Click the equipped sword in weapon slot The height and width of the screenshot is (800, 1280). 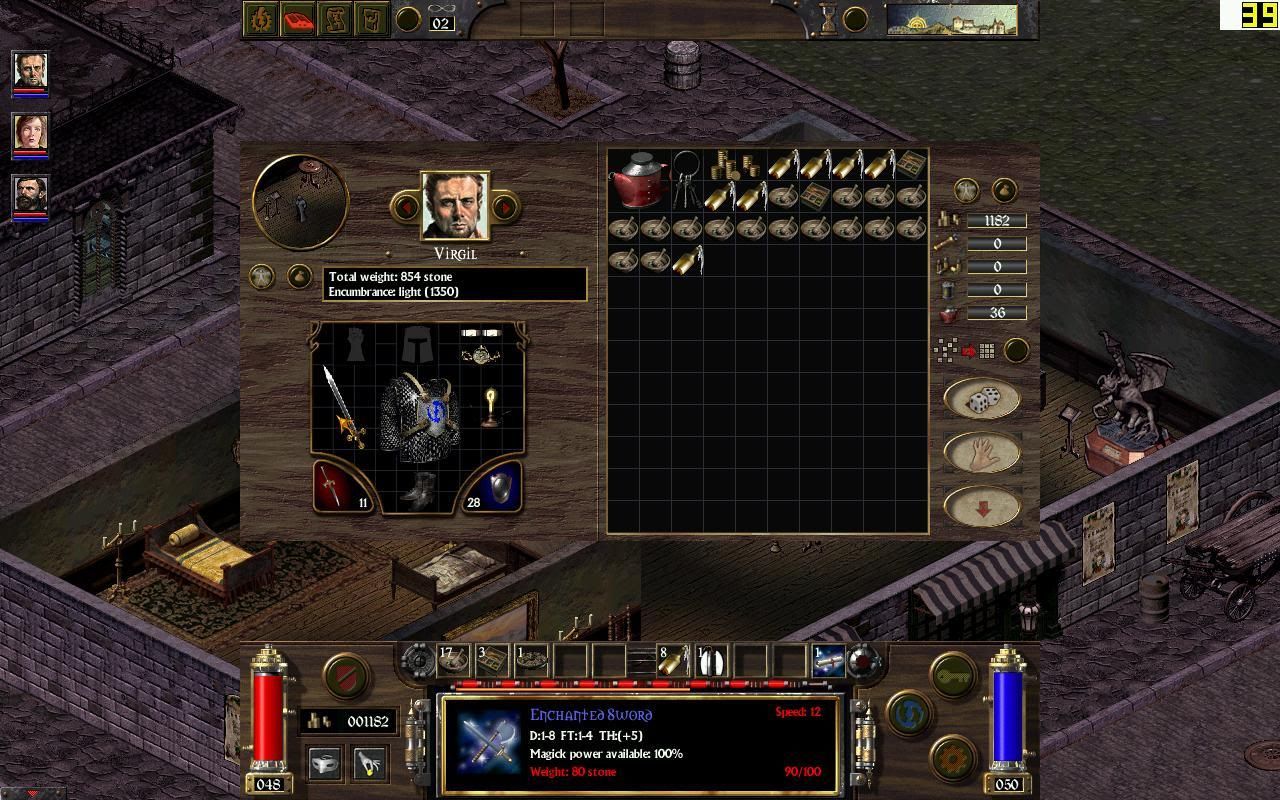coord(343,407)
